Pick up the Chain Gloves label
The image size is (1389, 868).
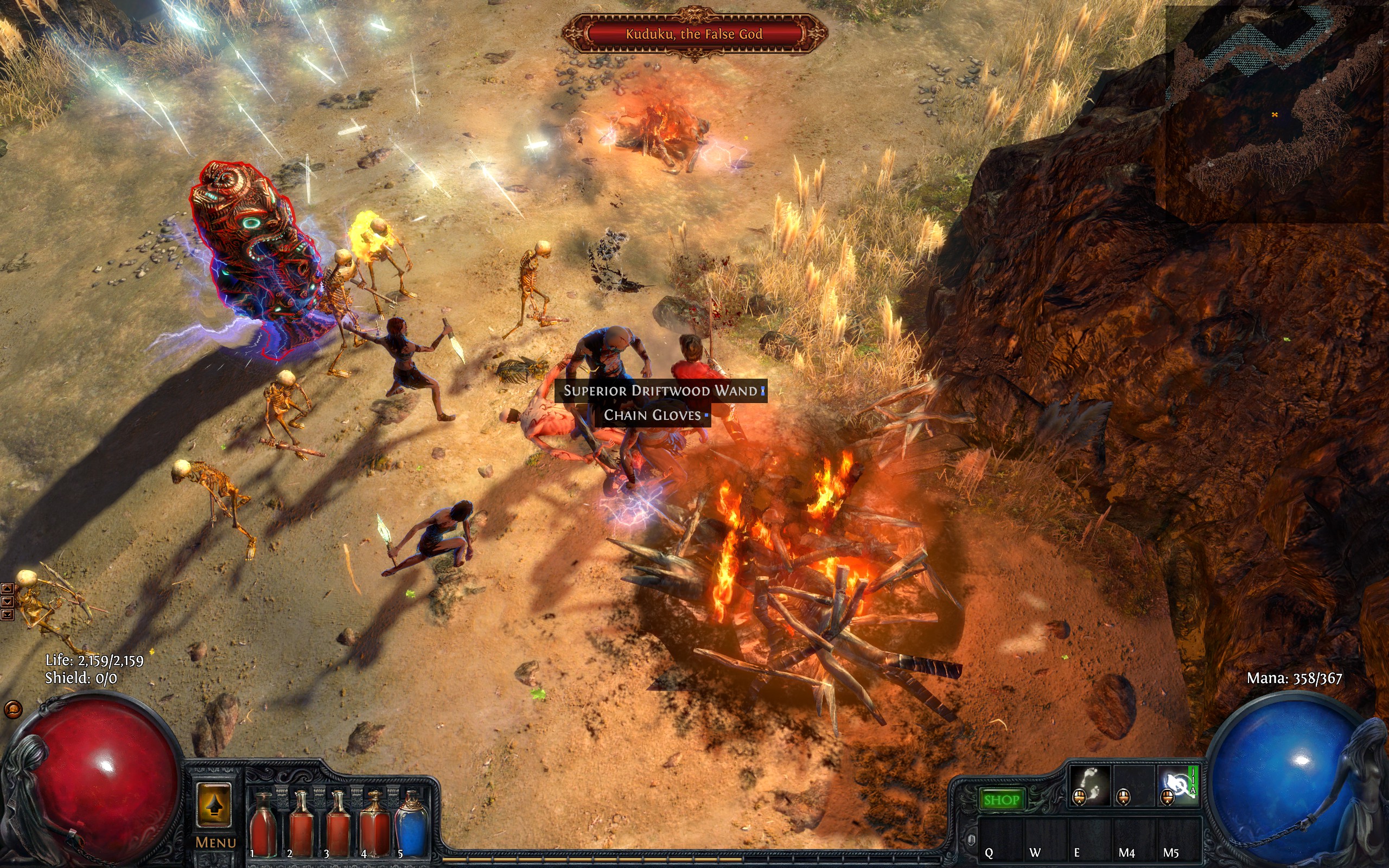653,415
